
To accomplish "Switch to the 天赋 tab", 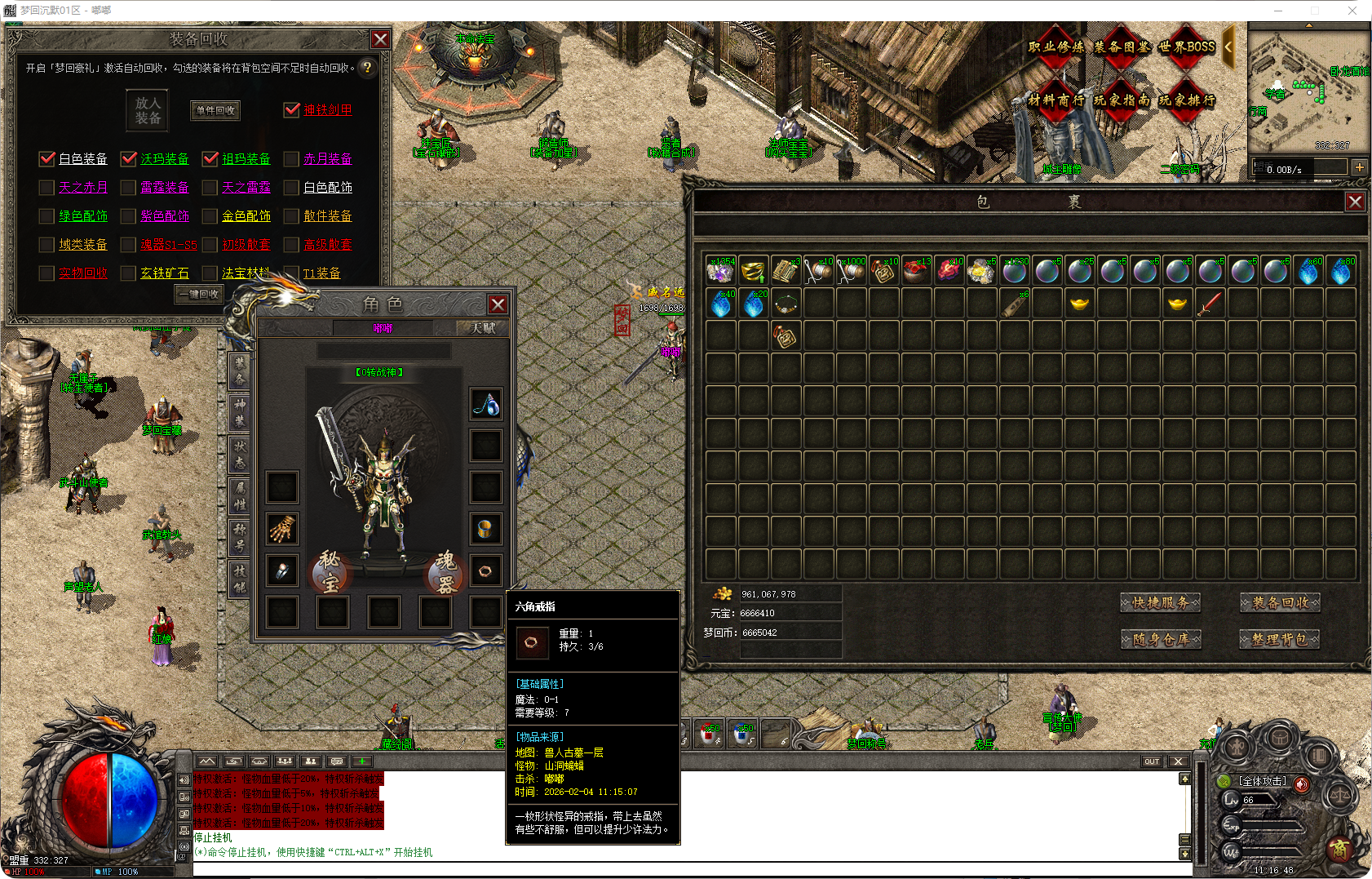I will 483,328.
